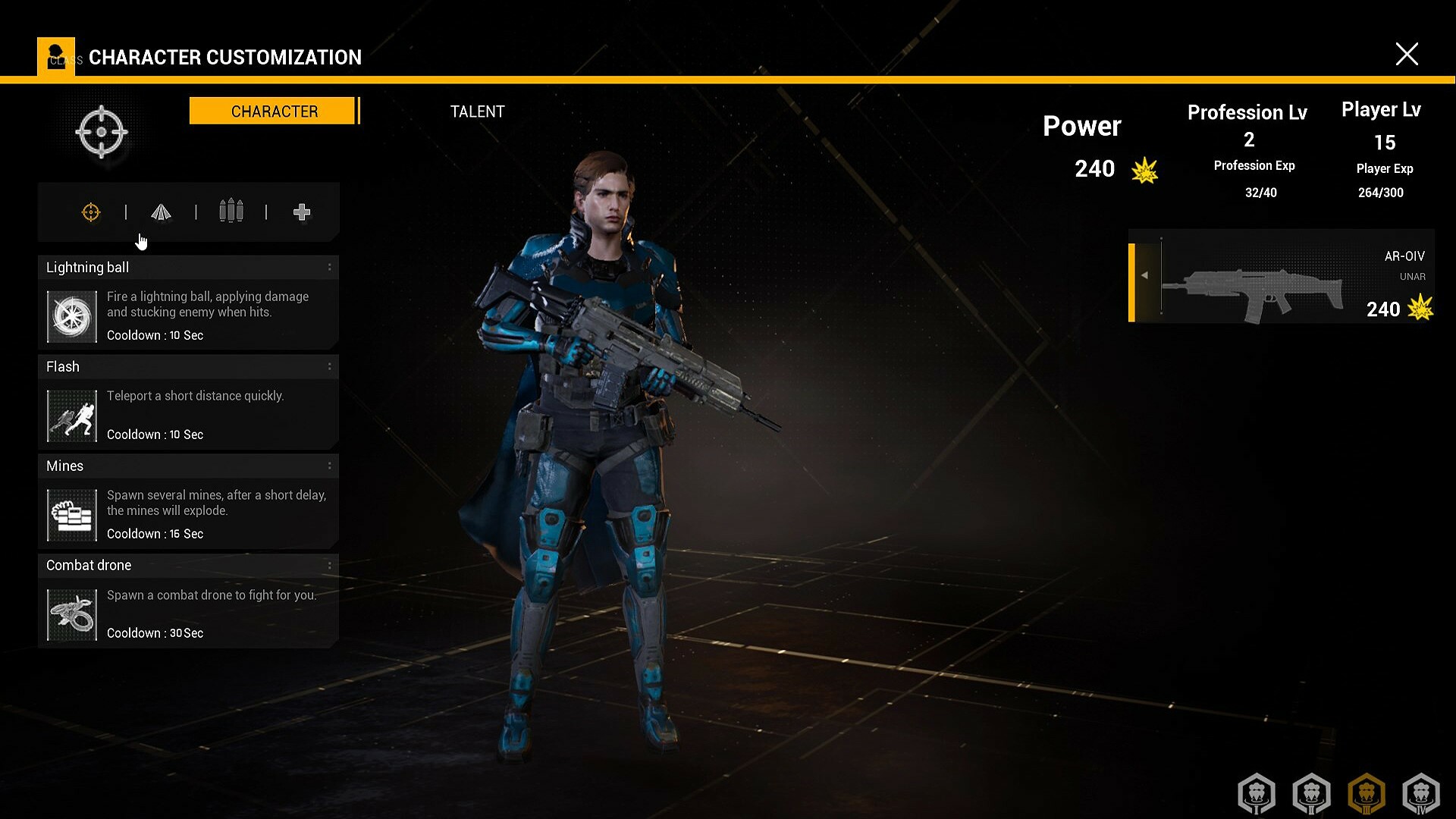Pick the three bullets class icon
Image resolution: width=1456 pixels, height=819 pixels.
(231, 211)
